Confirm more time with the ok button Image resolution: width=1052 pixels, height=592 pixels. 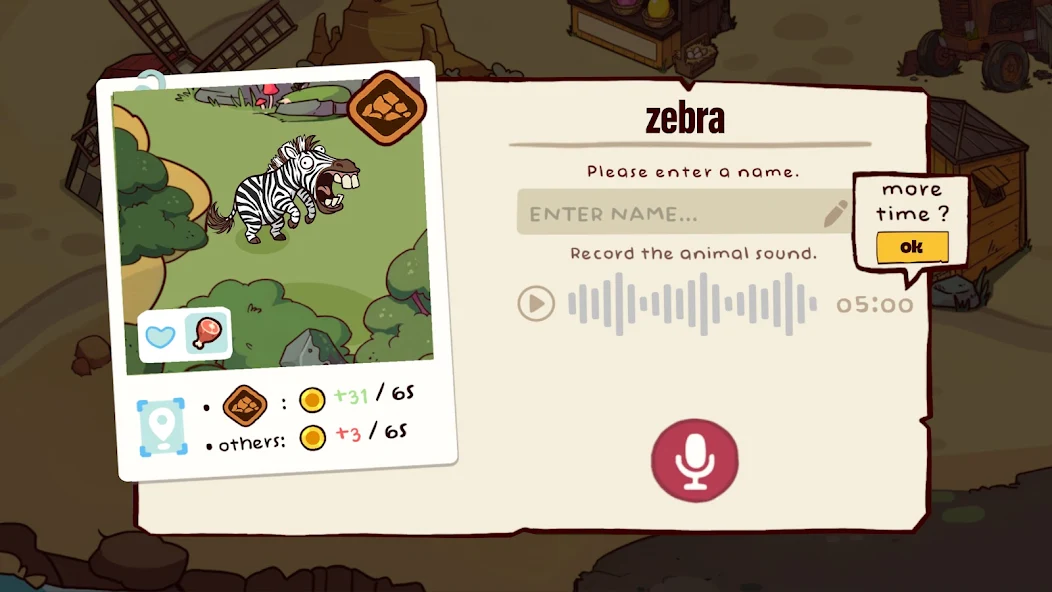point(911,247)
